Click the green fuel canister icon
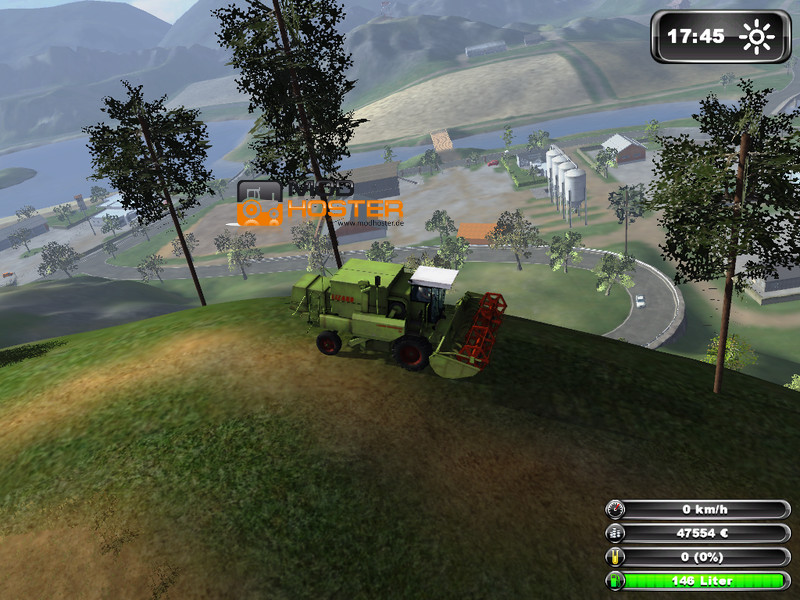This screenshot has width=800, height=600. tap(616, 581)
